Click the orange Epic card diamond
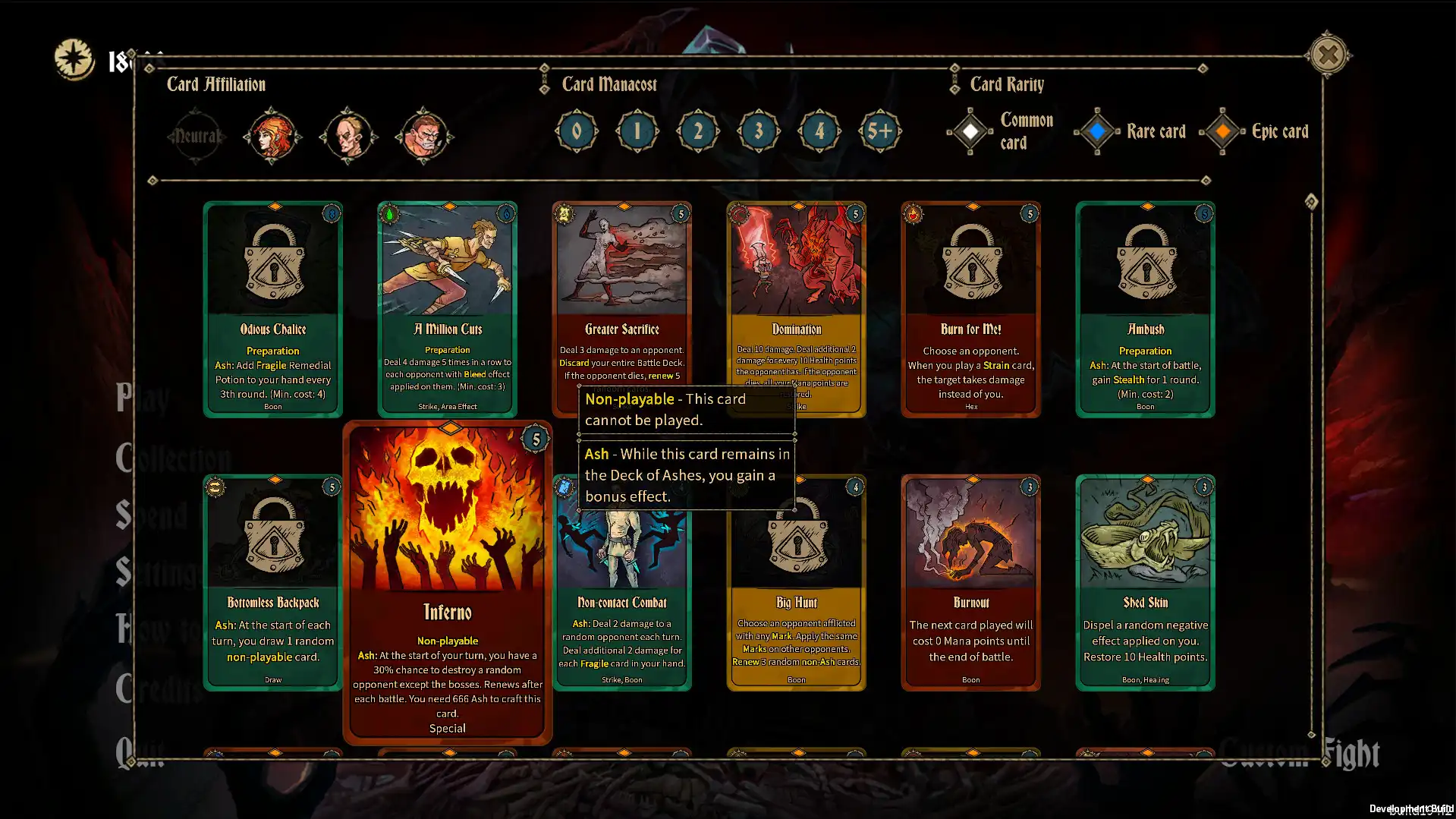 pyautogui.click(x=1222, y=131)
